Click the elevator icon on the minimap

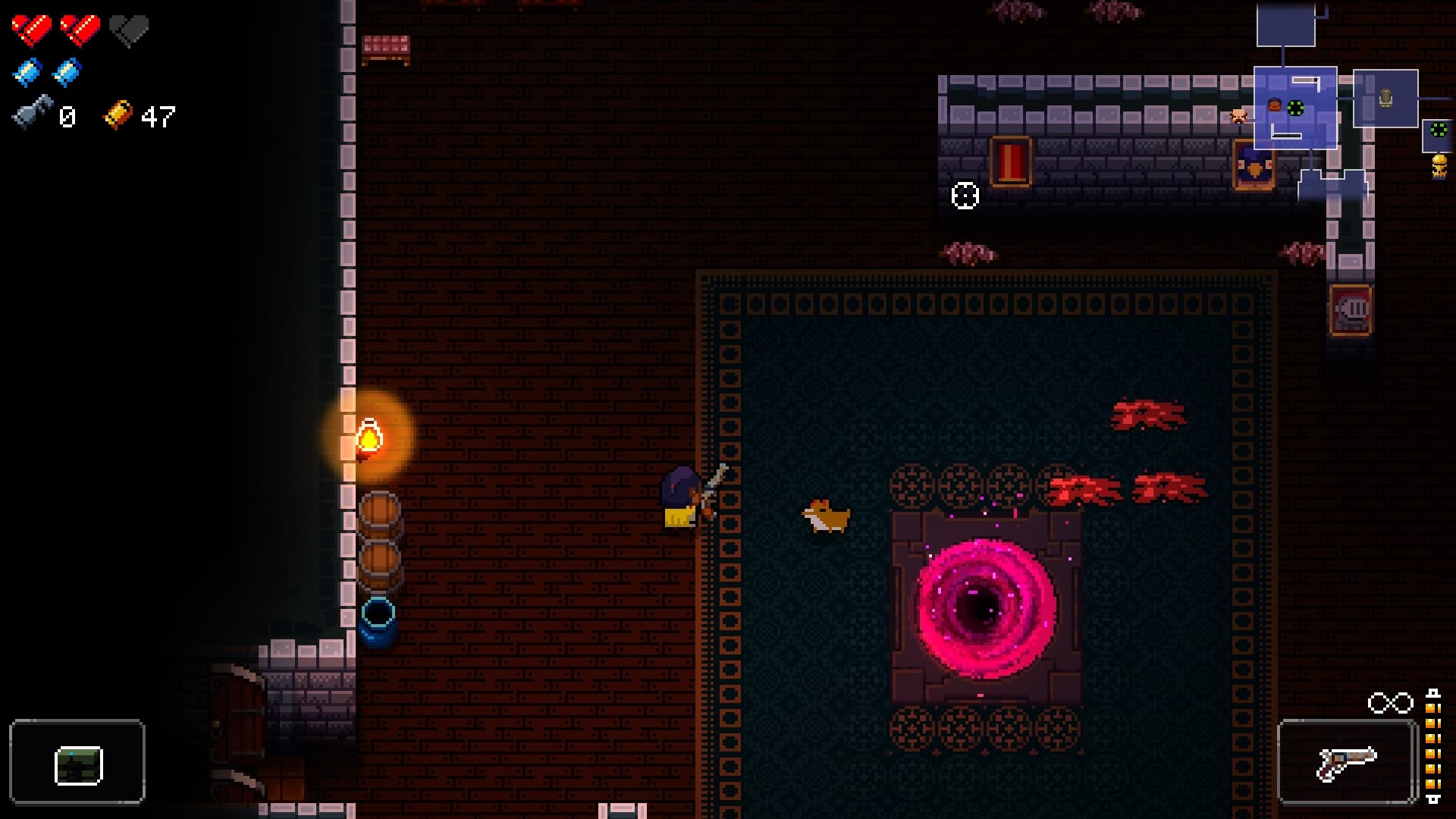click(1385, 97)
